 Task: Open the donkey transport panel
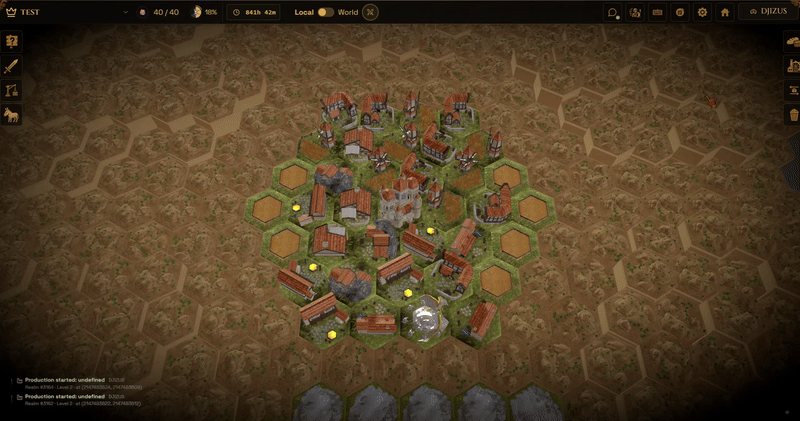tap(12, 114)
